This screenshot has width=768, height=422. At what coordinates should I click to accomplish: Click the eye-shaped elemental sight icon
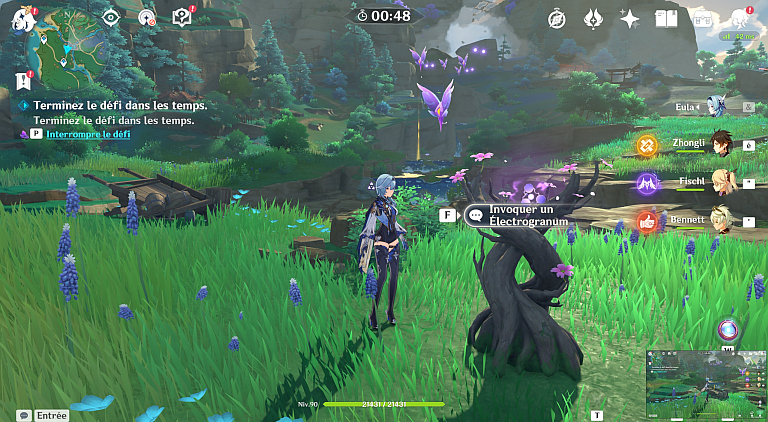pyautogui.click(x=111, y=17)
